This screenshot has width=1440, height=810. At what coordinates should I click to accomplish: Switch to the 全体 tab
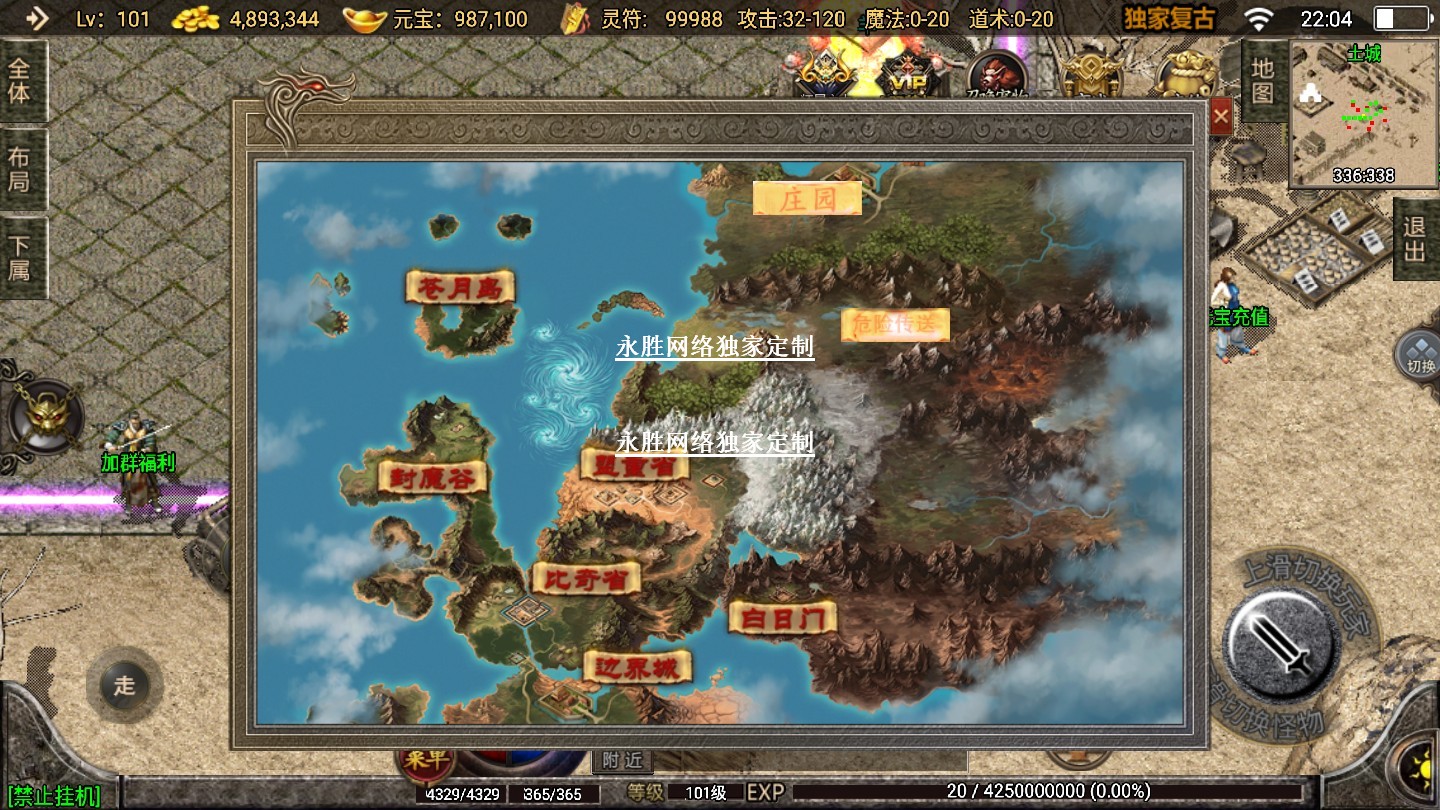20,81
